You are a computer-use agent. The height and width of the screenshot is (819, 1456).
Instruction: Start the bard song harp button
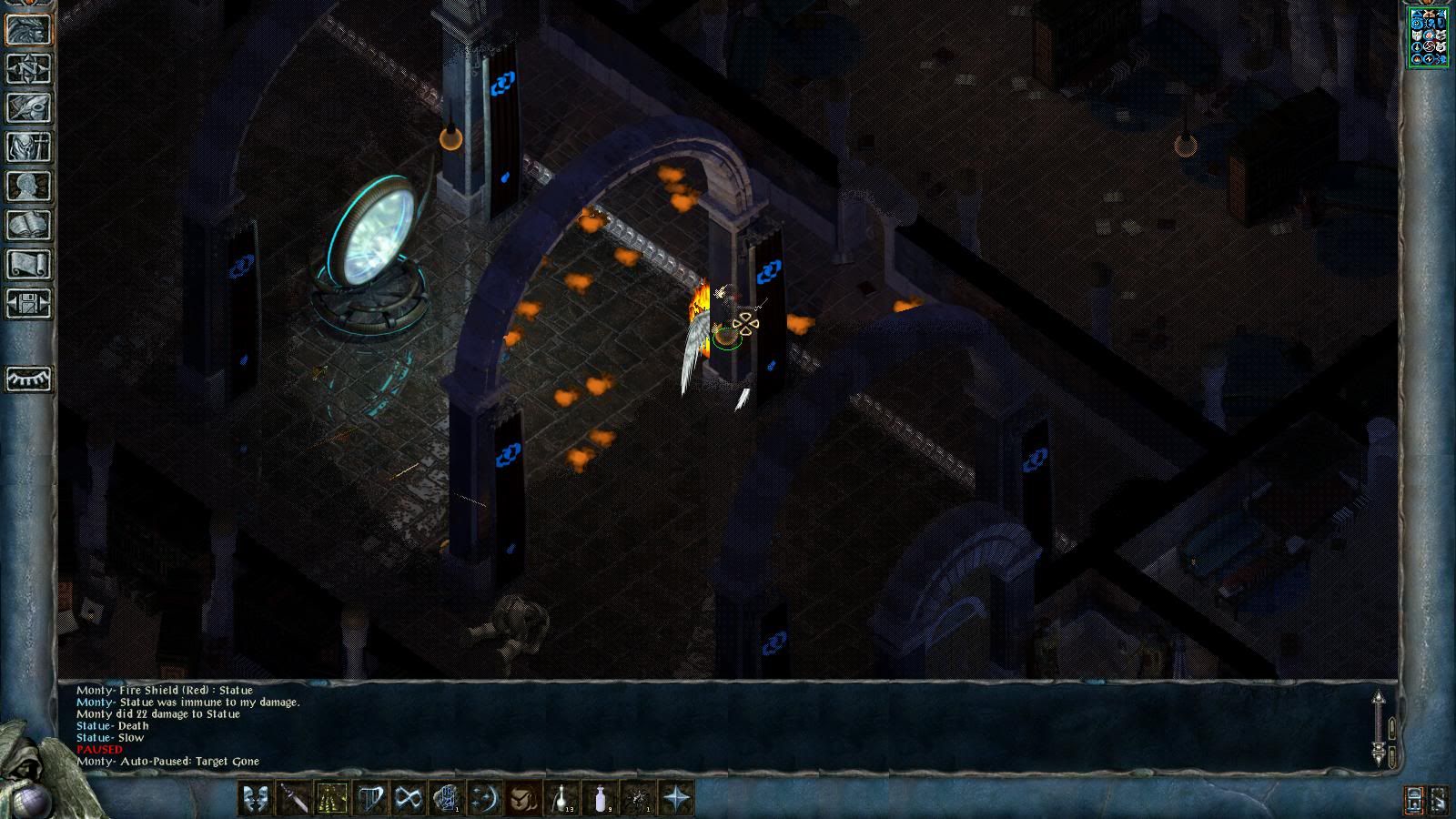(369, 799)
